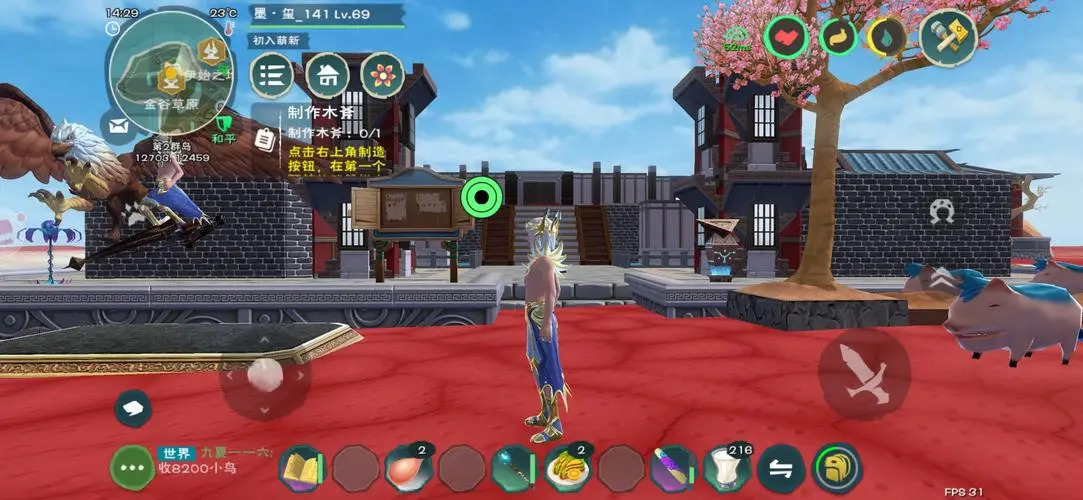Open the chat speech bubble
This screenshot has height=500, width=1083.
[x=133, y=408]
